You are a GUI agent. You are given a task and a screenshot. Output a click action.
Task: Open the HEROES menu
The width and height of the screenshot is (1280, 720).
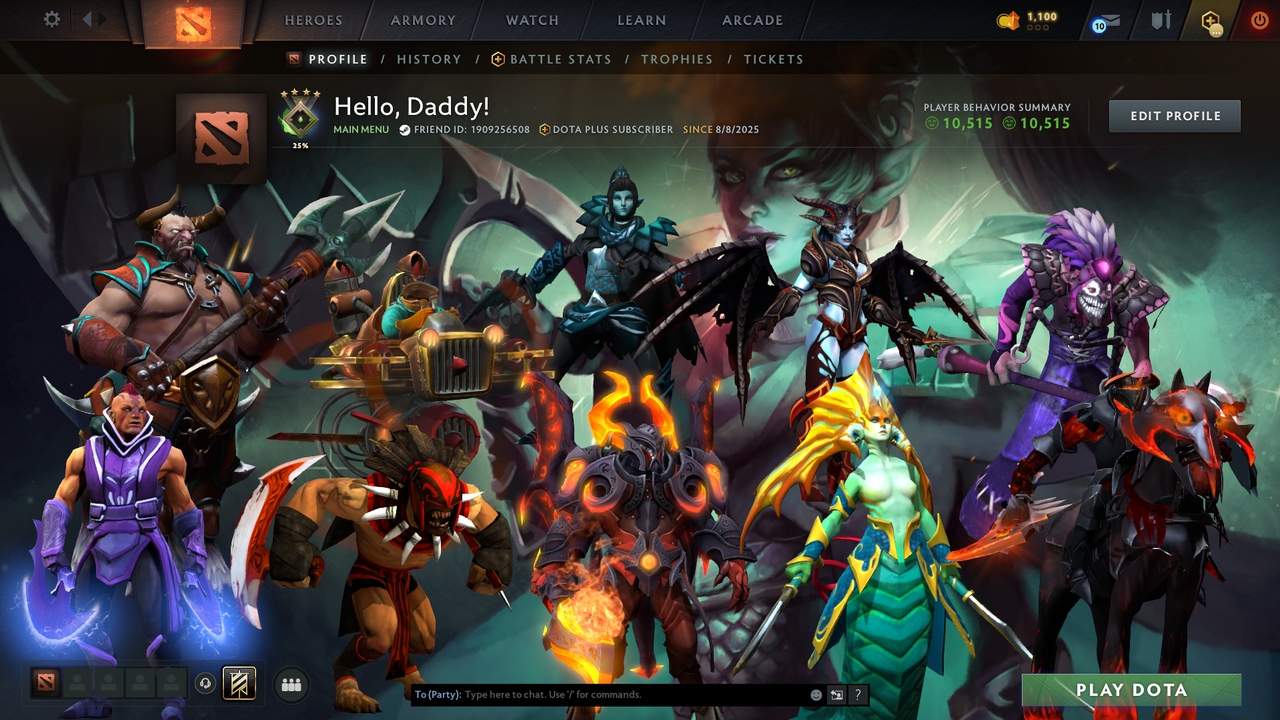(313, 20)
